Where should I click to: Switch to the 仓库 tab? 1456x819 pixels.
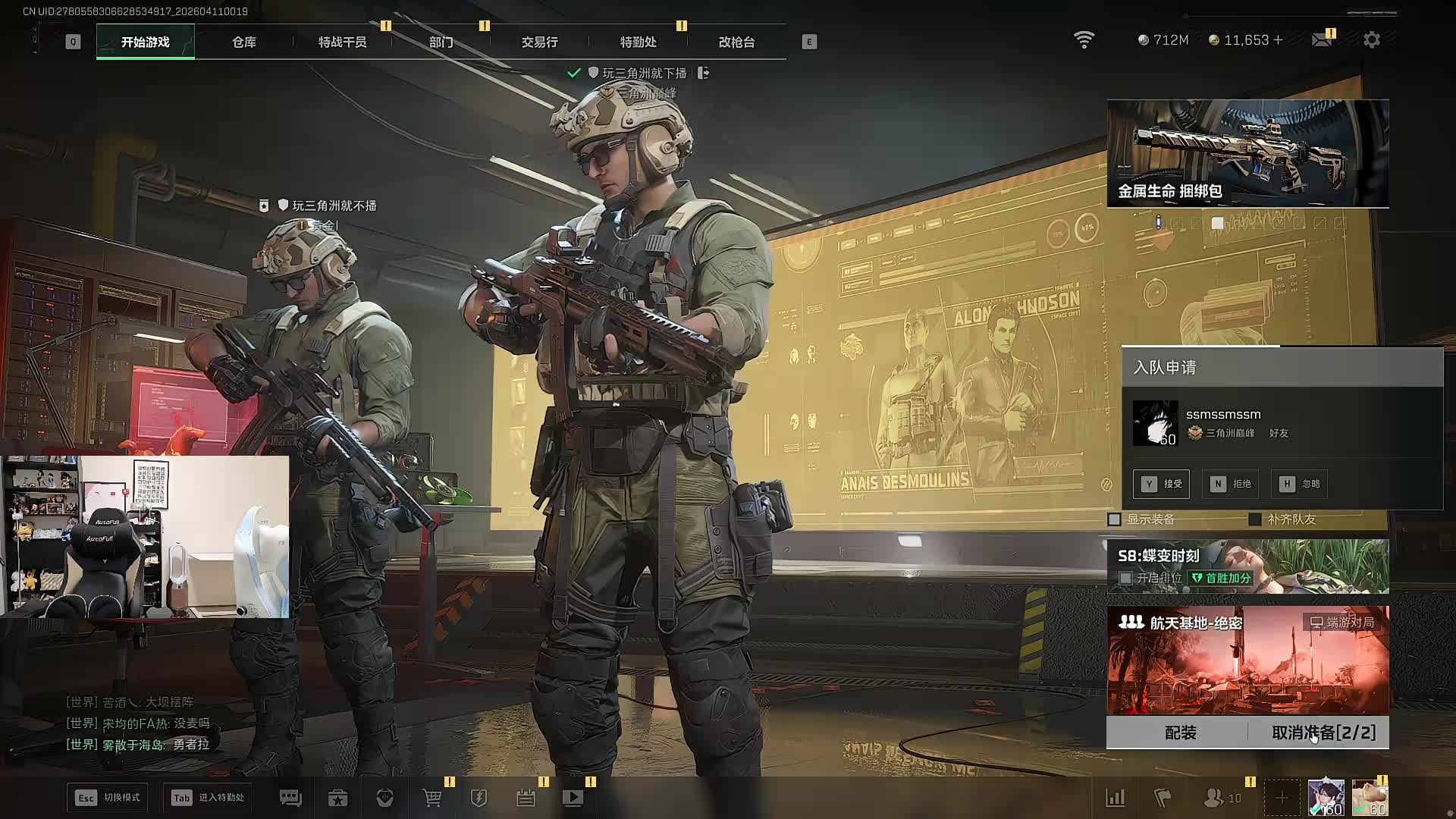click(x=244, y=42)
